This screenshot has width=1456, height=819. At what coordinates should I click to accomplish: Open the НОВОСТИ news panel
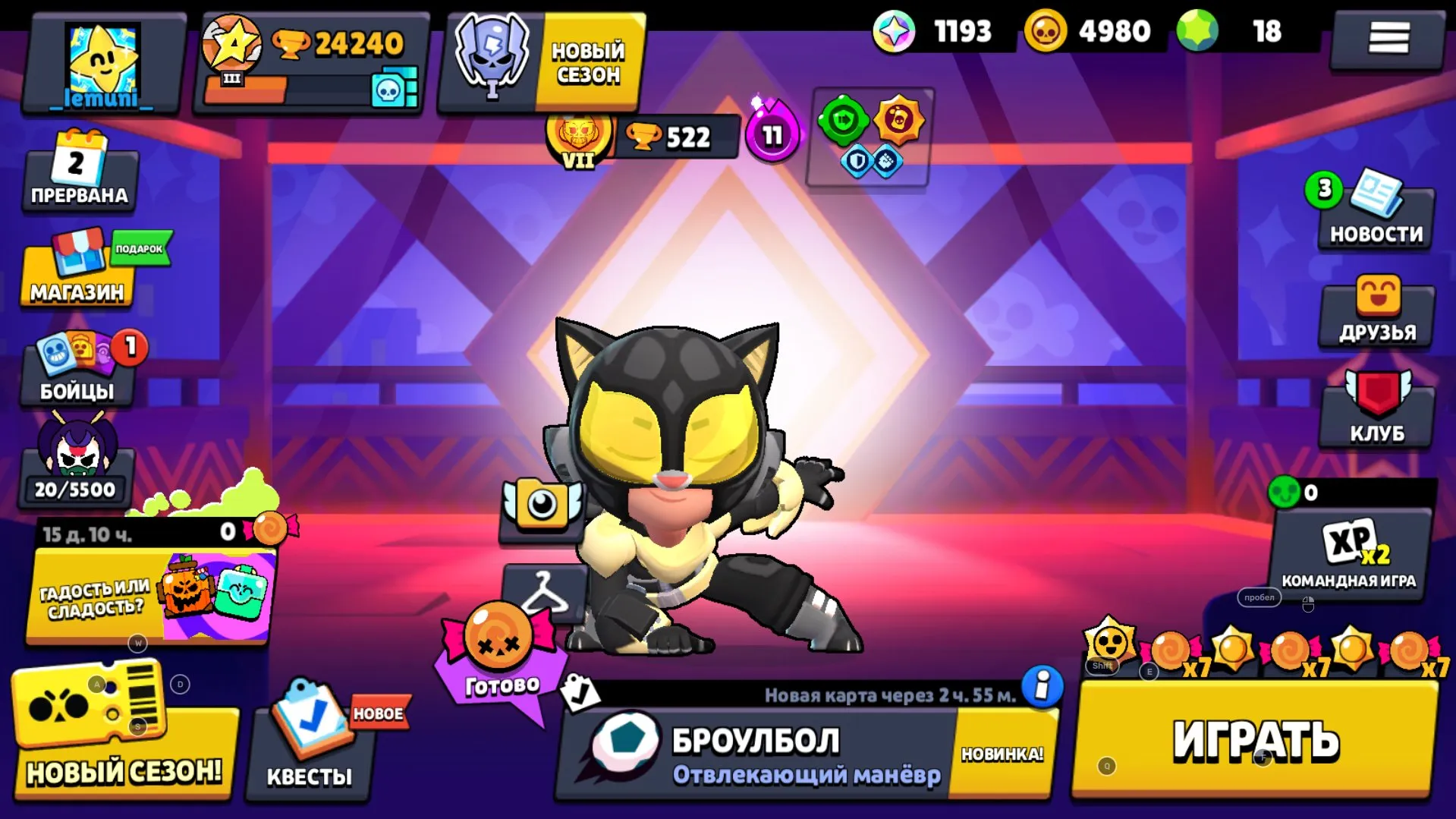1376,216
